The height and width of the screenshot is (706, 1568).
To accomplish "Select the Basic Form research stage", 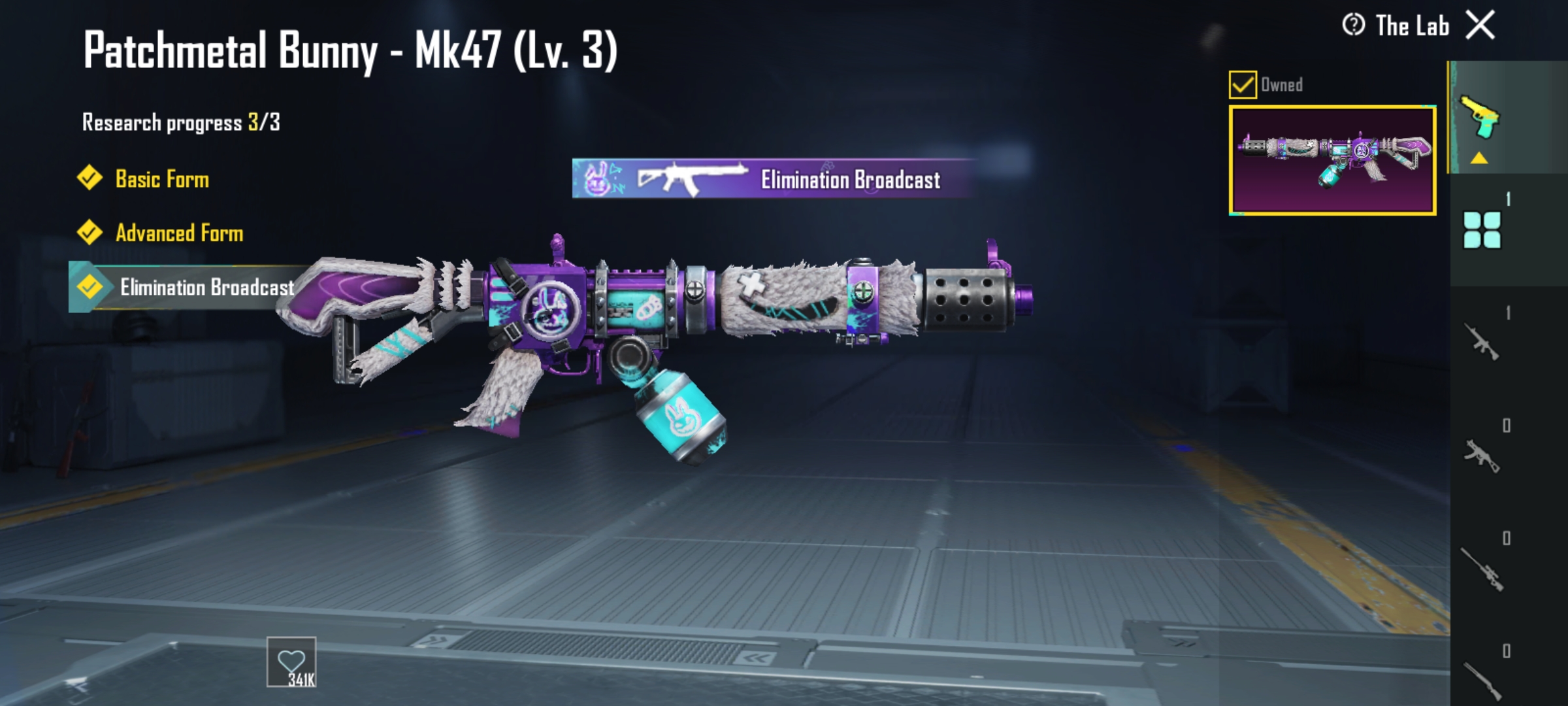I will pos(161,179).
